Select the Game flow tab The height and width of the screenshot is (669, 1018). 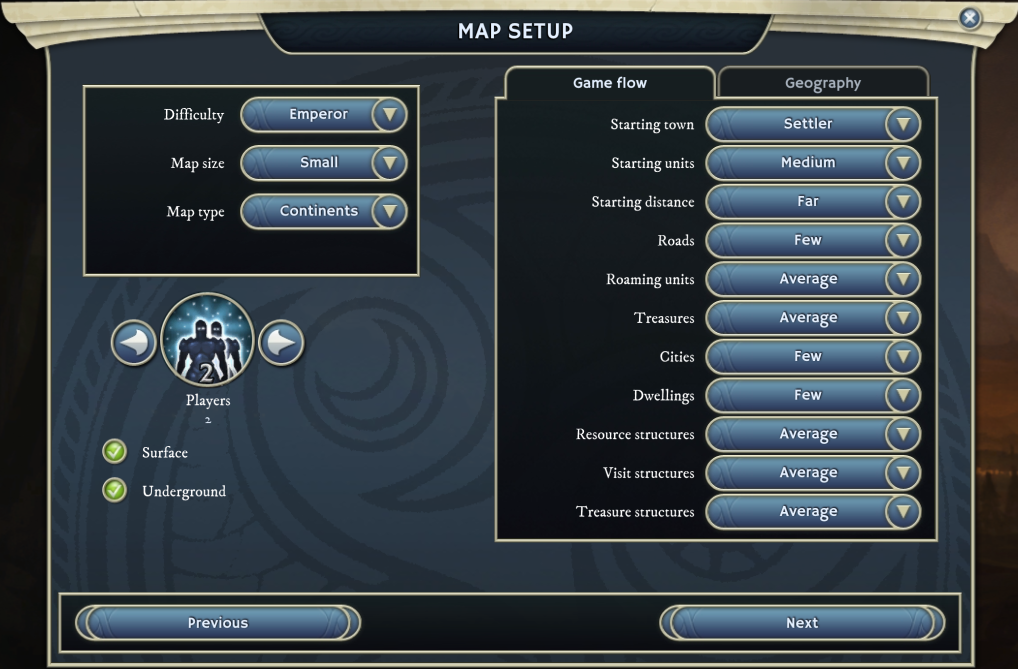point(609,83)
